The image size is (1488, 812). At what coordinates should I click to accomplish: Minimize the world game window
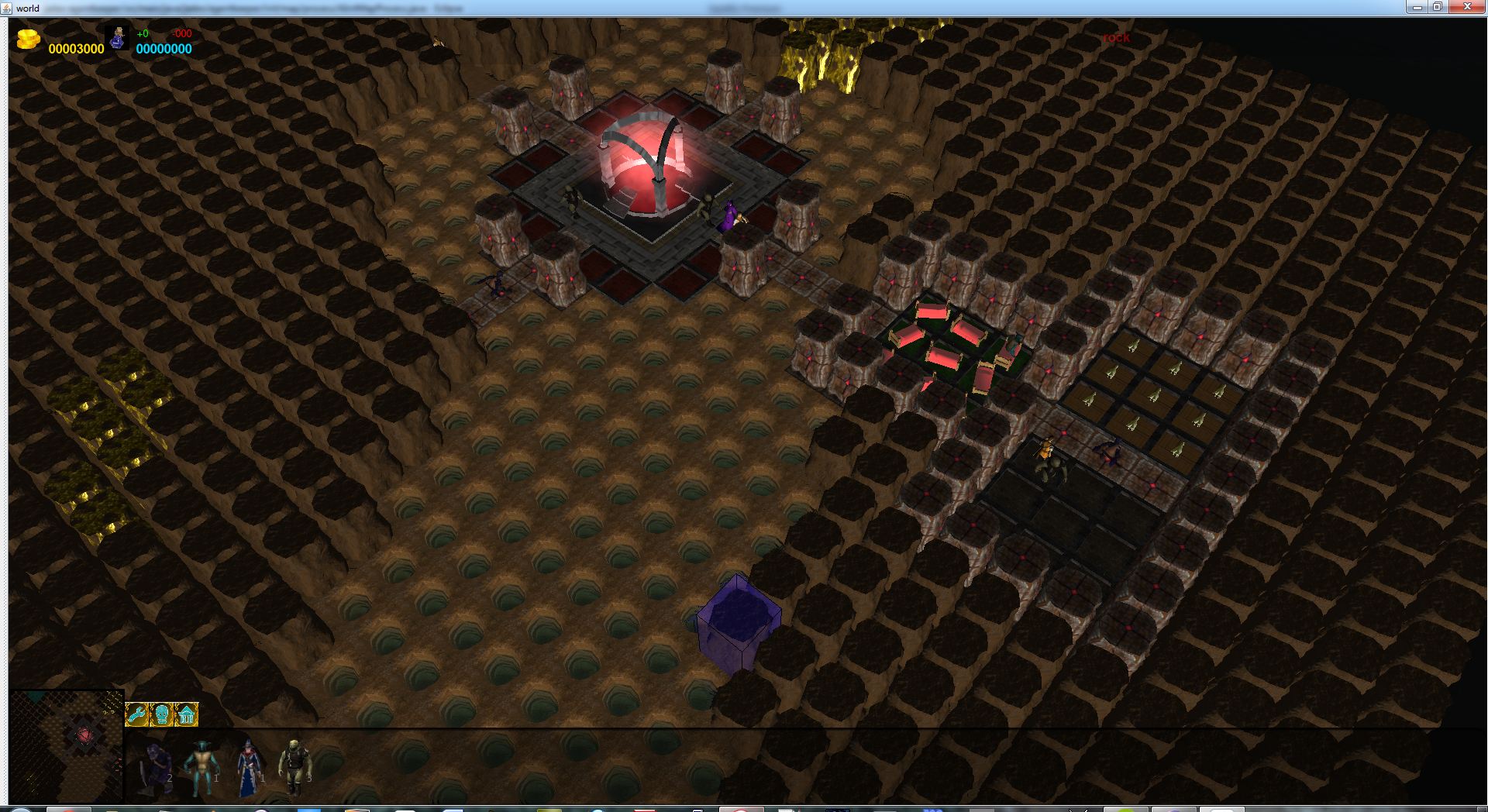(1416, 7)
